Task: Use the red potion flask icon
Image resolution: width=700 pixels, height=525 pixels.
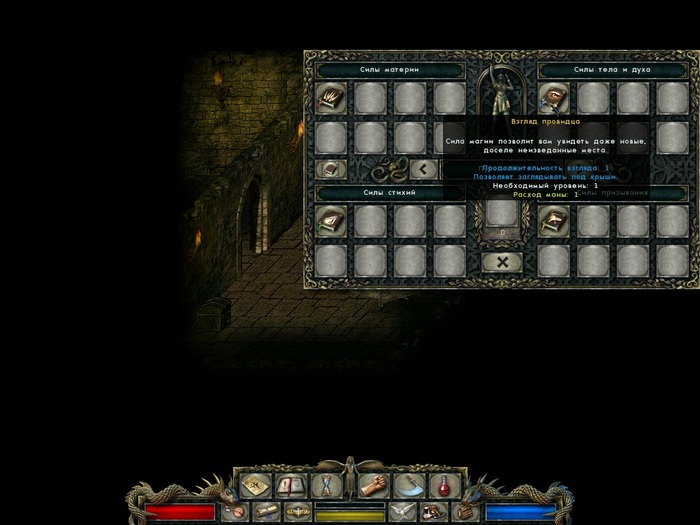Action: (442, 486)
